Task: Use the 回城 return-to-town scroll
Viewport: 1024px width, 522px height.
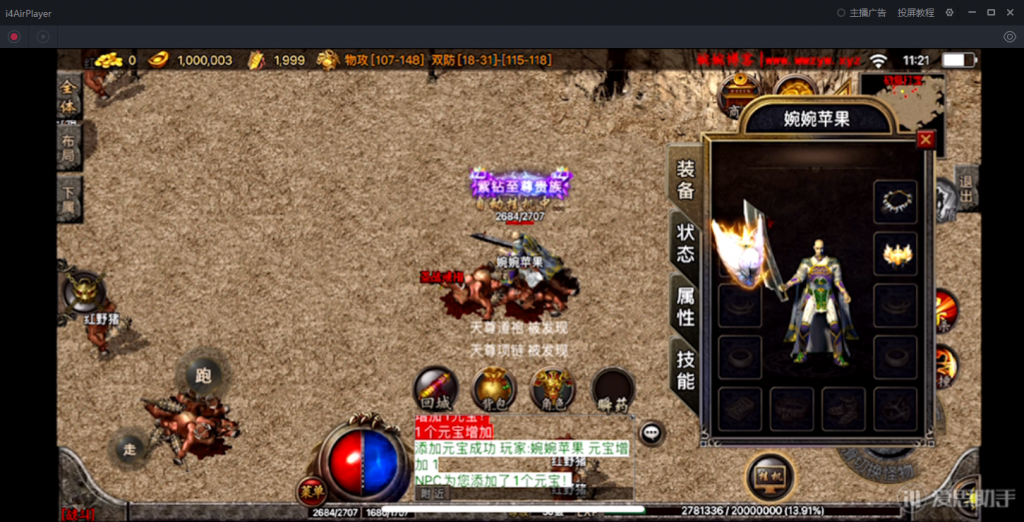Action: [x=436, y=389]
